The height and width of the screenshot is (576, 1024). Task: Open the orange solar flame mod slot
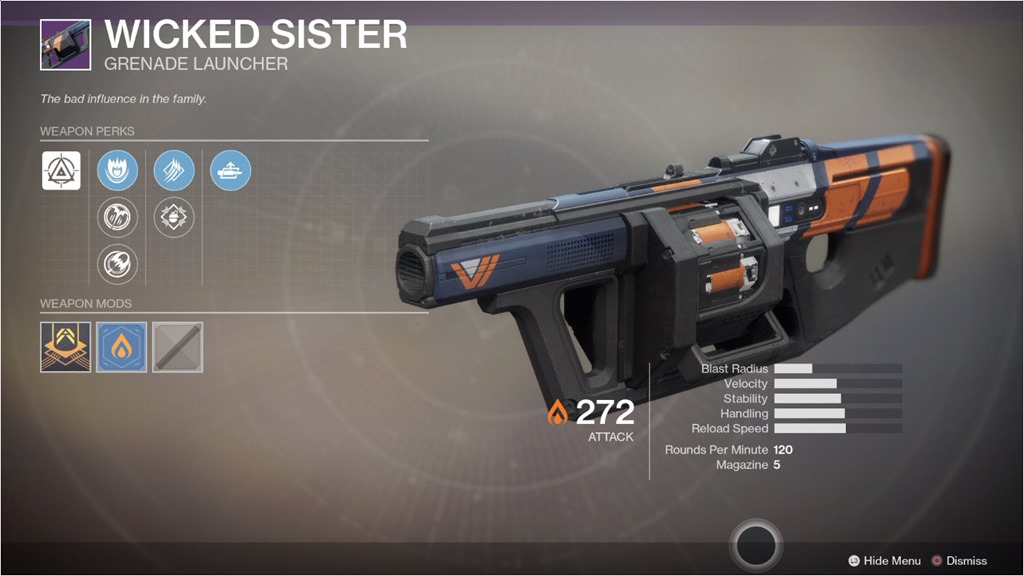point(122,347)
